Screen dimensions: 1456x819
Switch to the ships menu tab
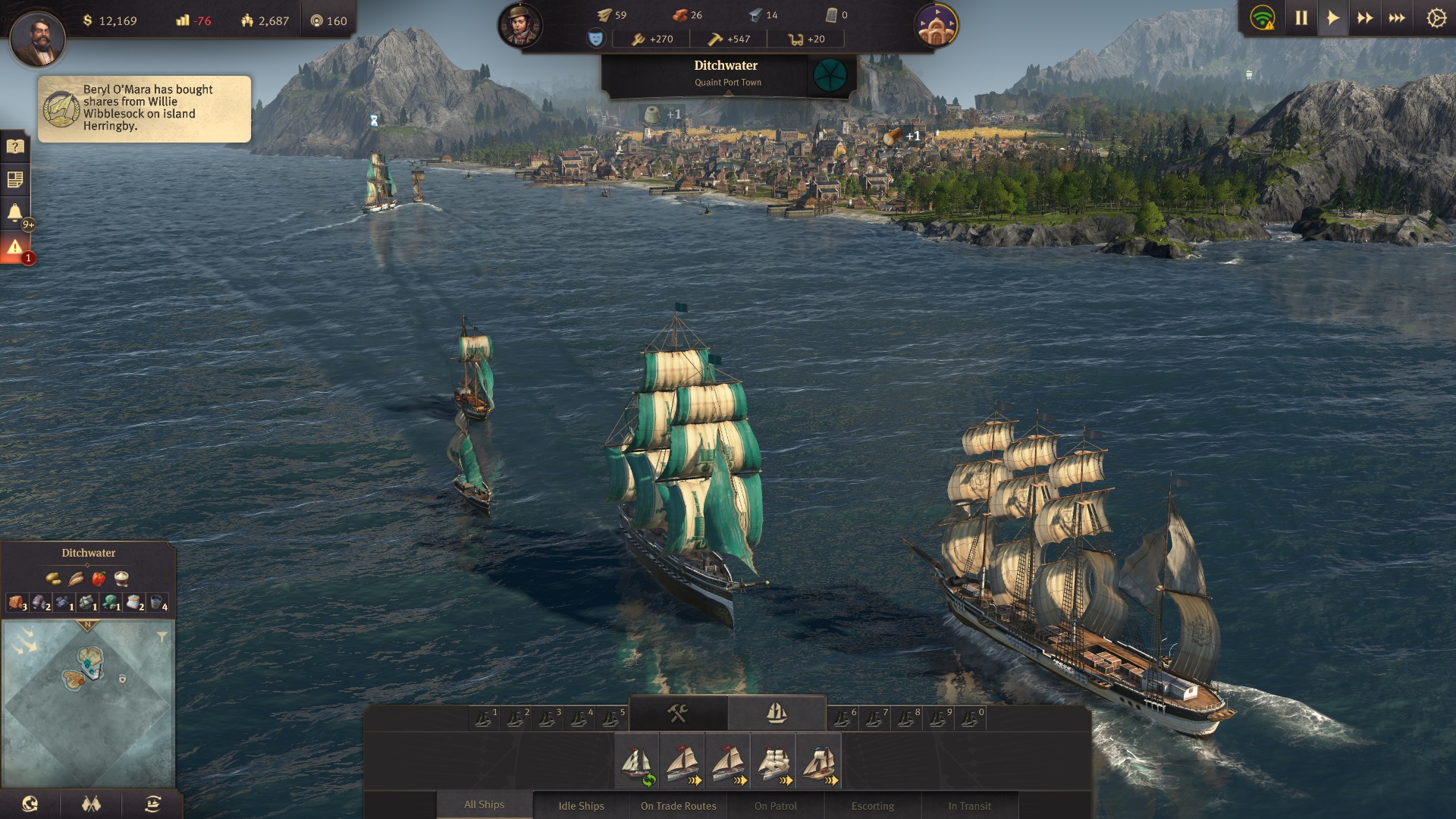click(x=777, y=714)
